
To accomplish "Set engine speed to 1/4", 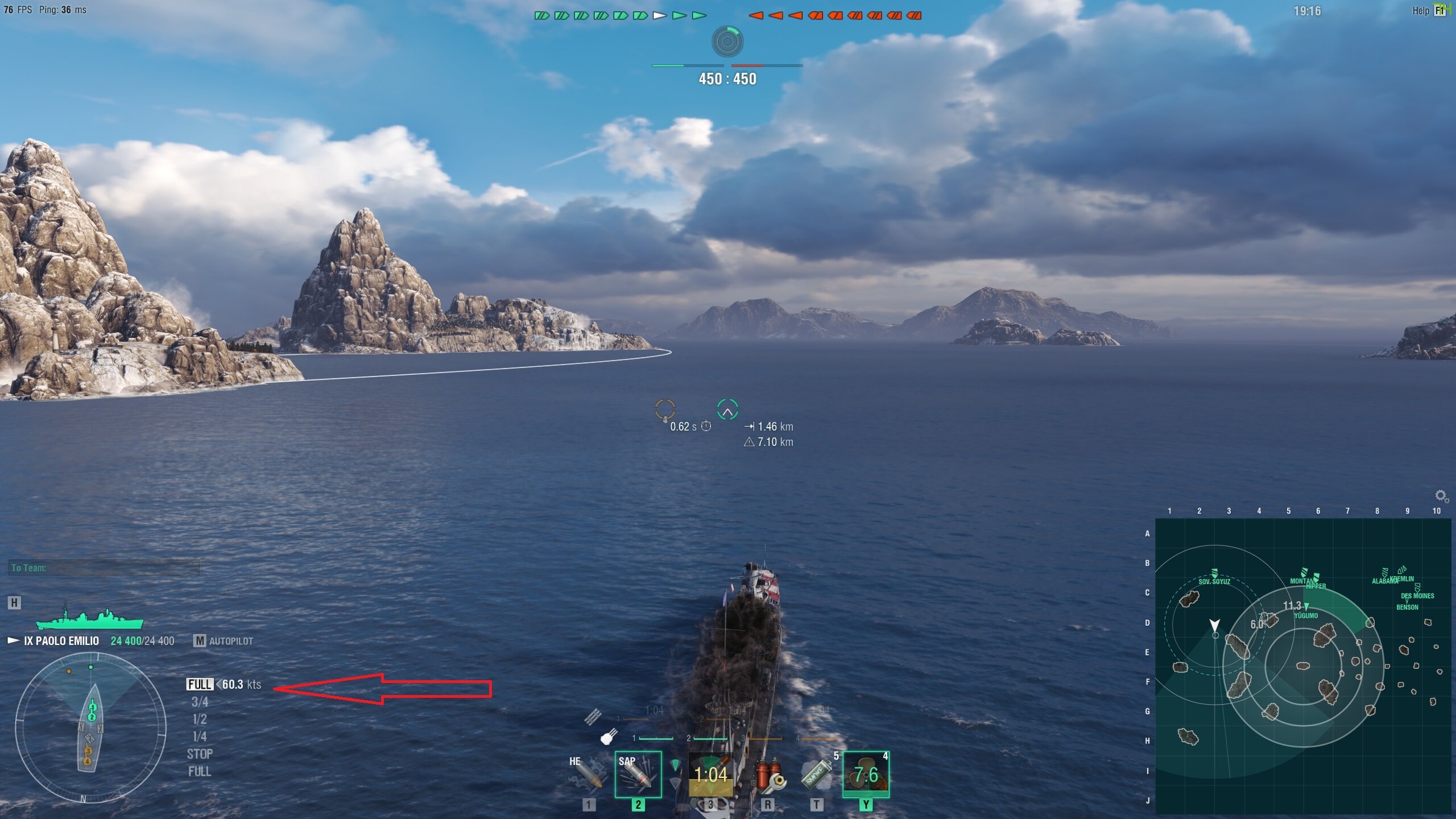I will [200, 737].
